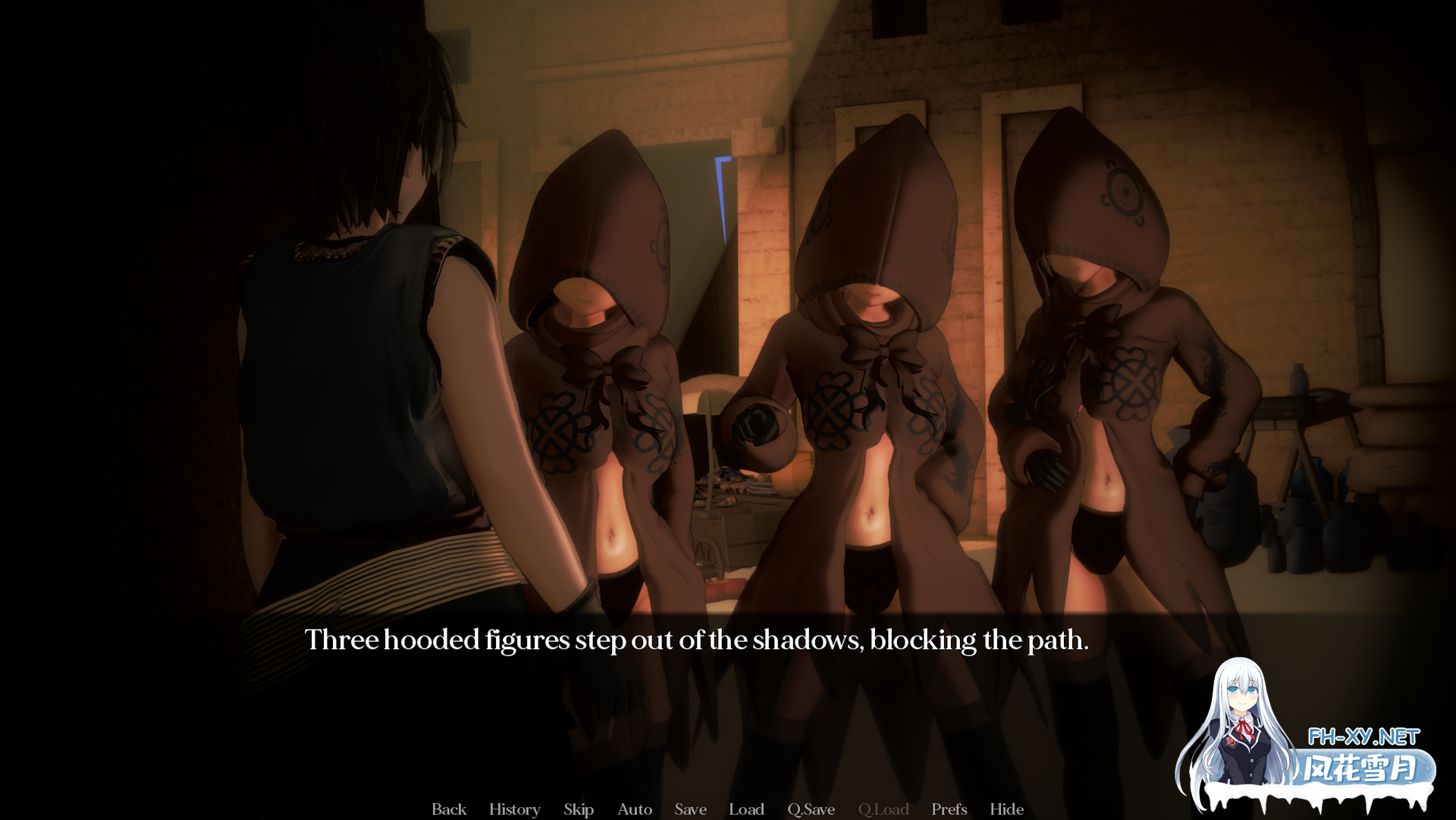Perform a Q.Save
The height and width of the screenshot is (820, 1456).
point(810,809)
